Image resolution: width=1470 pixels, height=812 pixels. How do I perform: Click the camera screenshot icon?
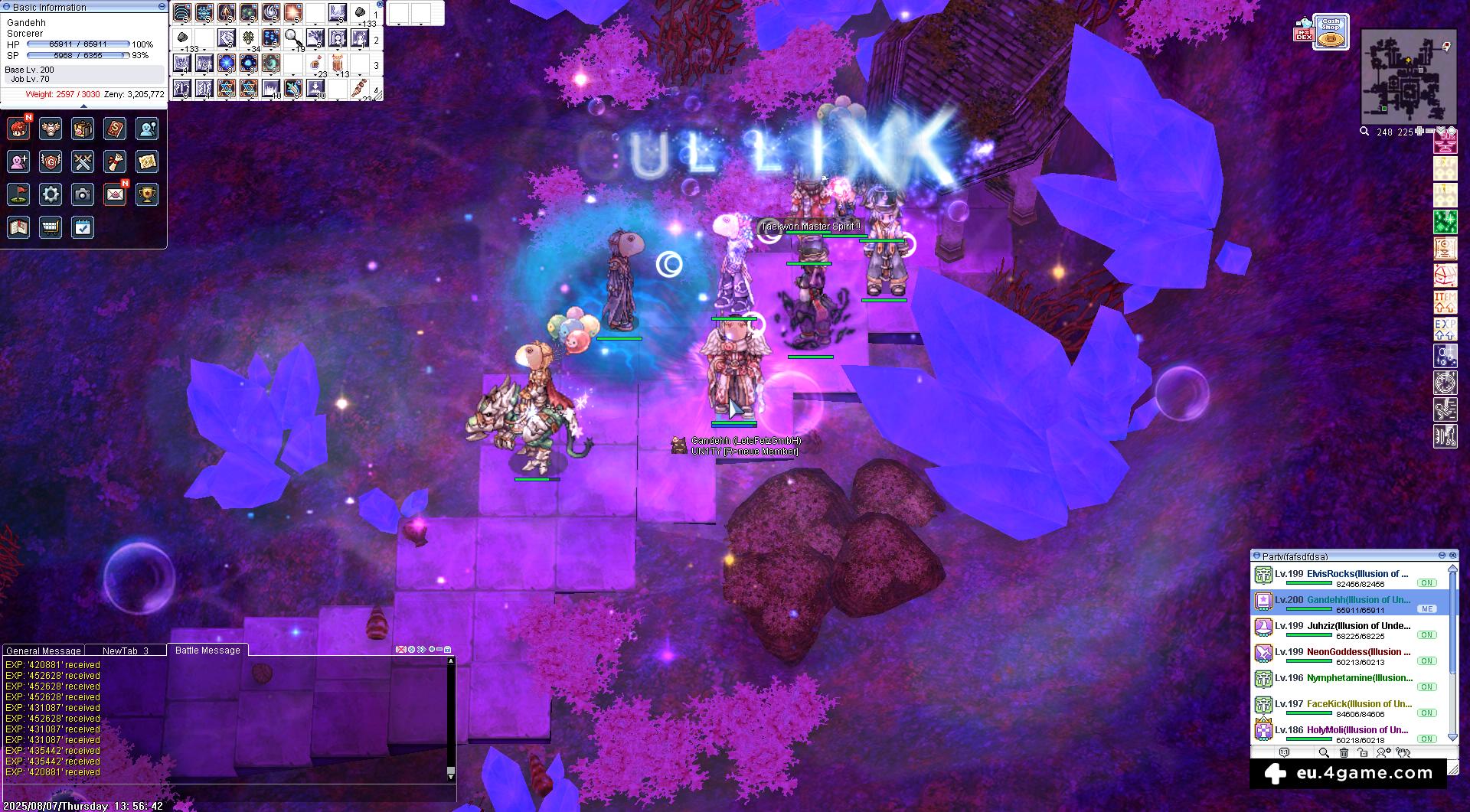[x=83, y=194]
